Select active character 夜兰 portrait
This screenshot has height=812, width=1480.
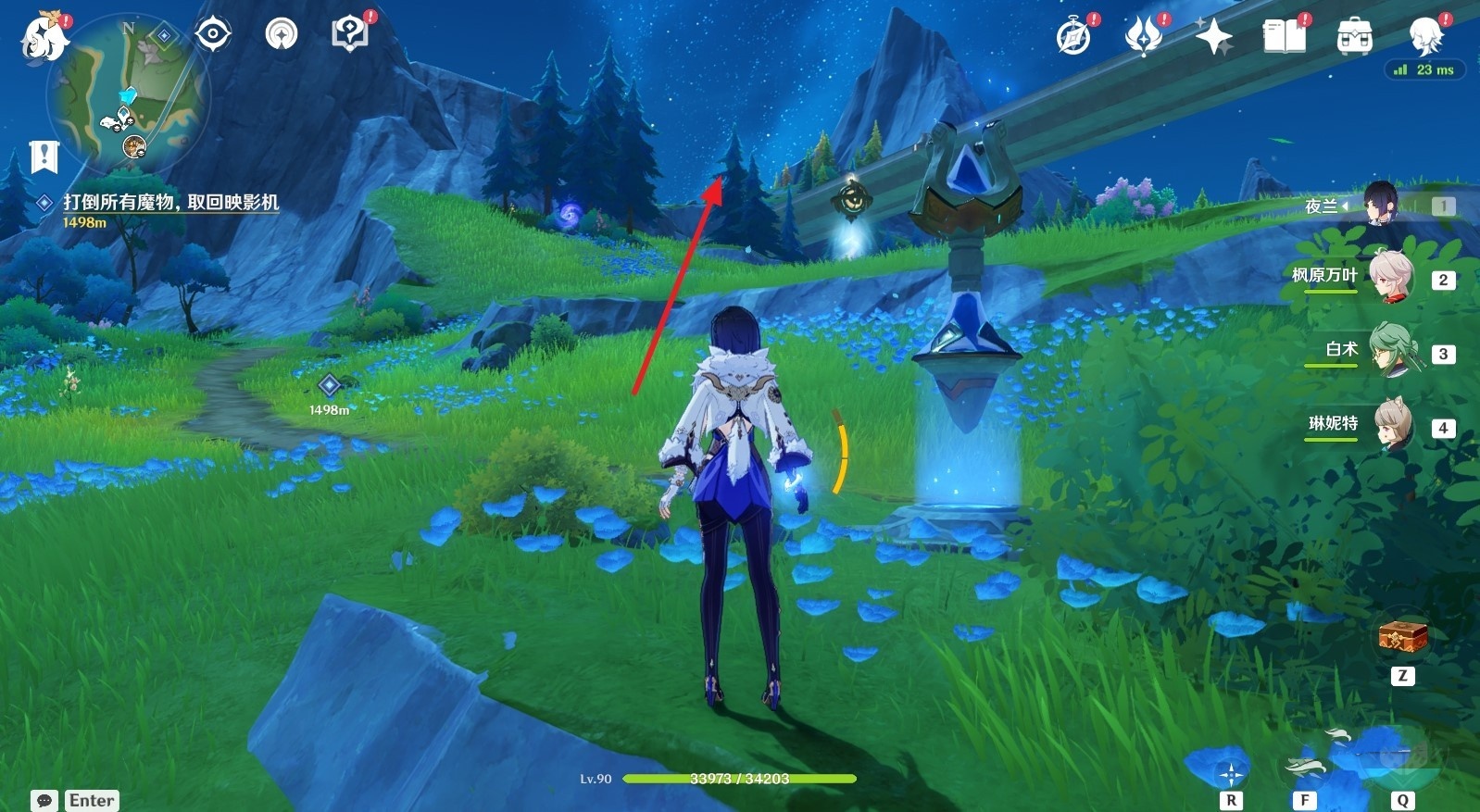[x=1380, y=205]
